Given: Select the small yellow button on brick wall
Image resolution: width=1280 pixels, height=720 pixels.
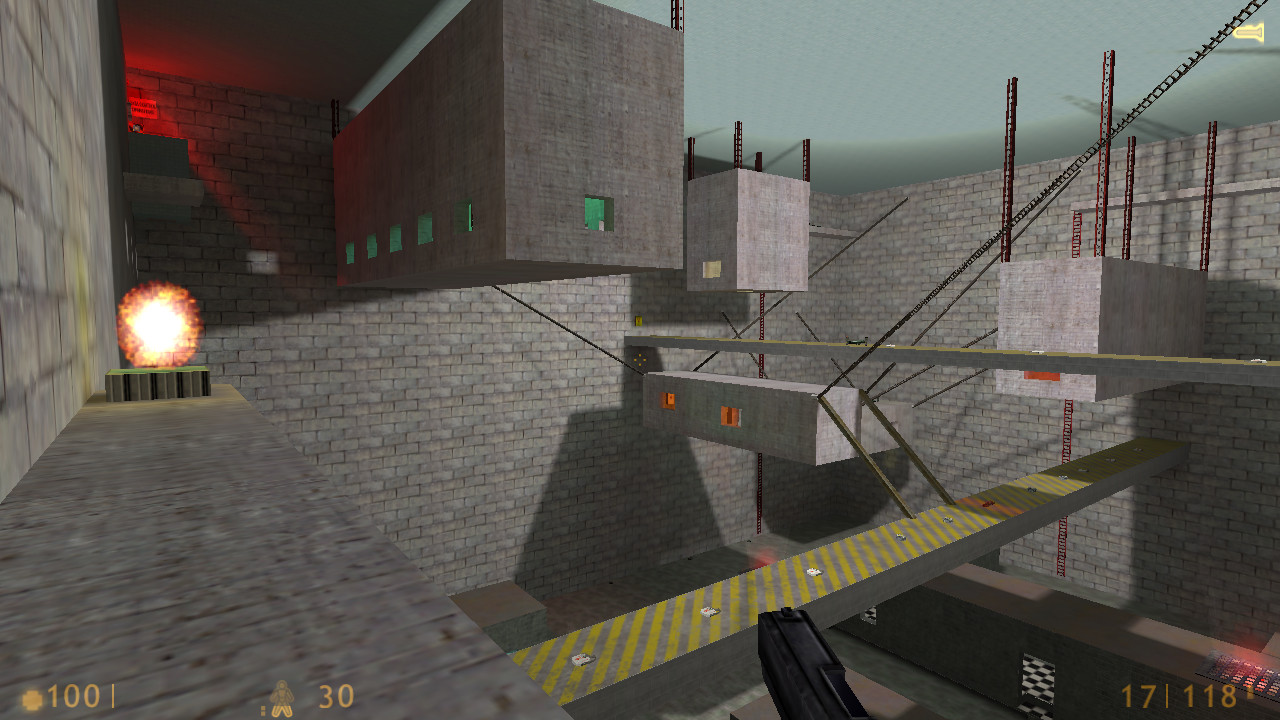Looking at the screenshot, I should click(x=636, y=322).
